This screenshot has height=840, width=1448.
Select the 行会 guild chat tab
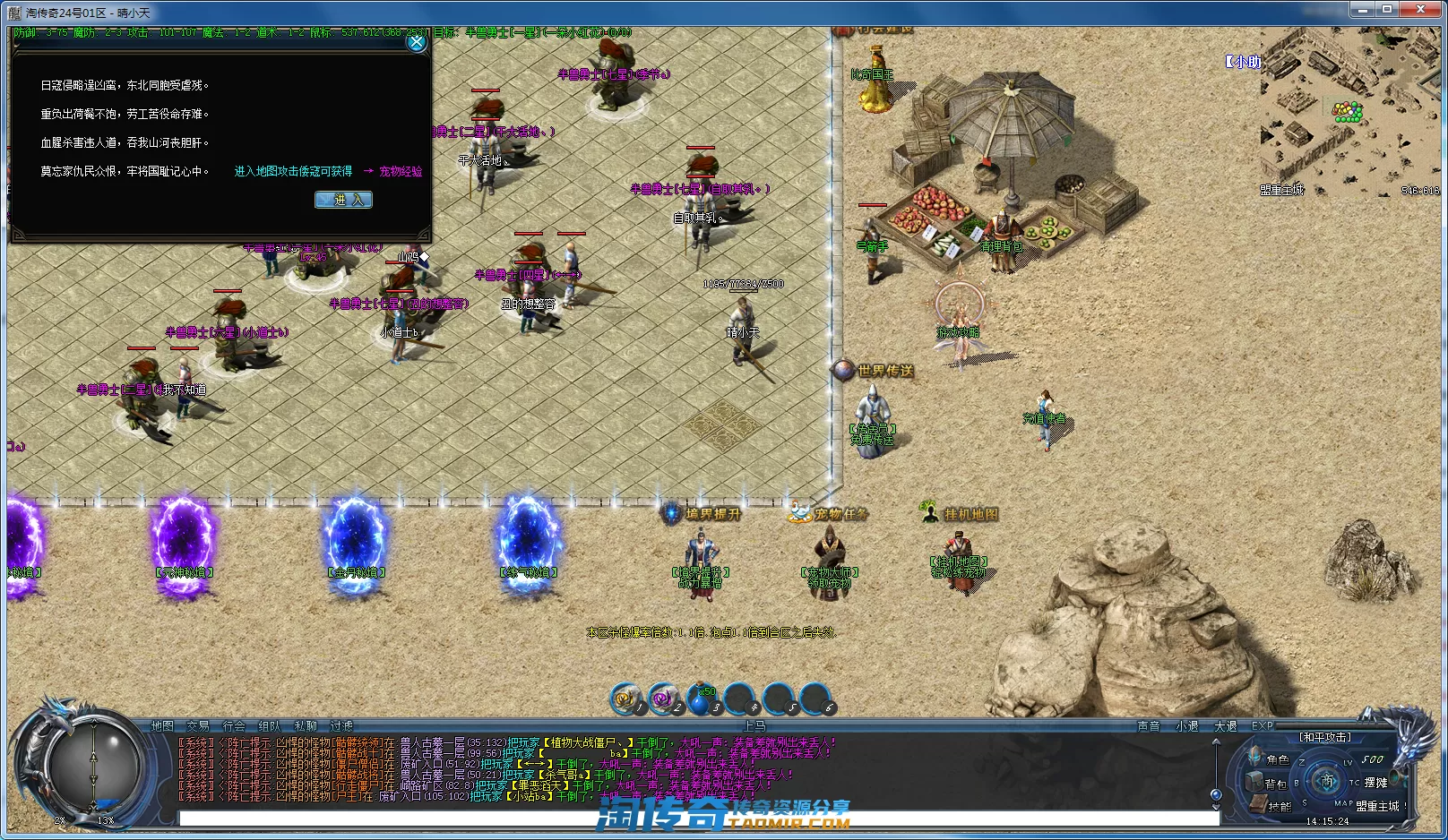click(x=234, y=726)
